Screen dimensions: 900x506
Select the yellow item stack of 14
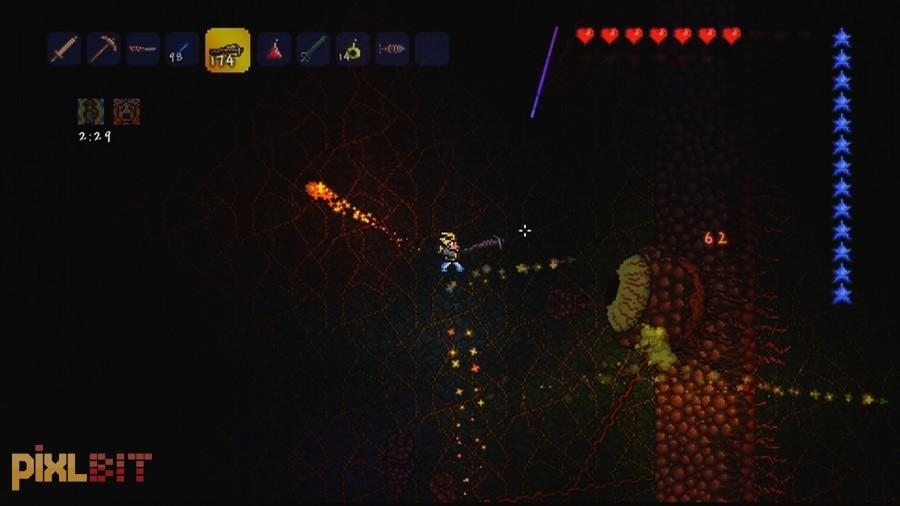pos(352,48)
